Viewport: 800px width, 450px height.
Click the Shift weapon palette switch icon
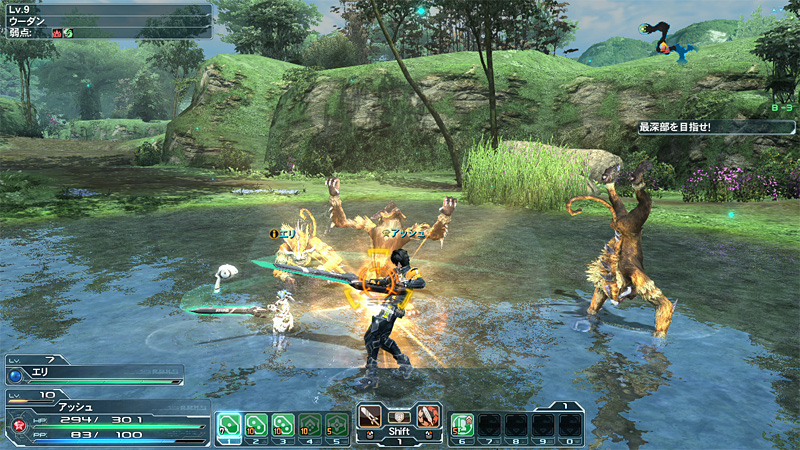click(x=399, y=418)
